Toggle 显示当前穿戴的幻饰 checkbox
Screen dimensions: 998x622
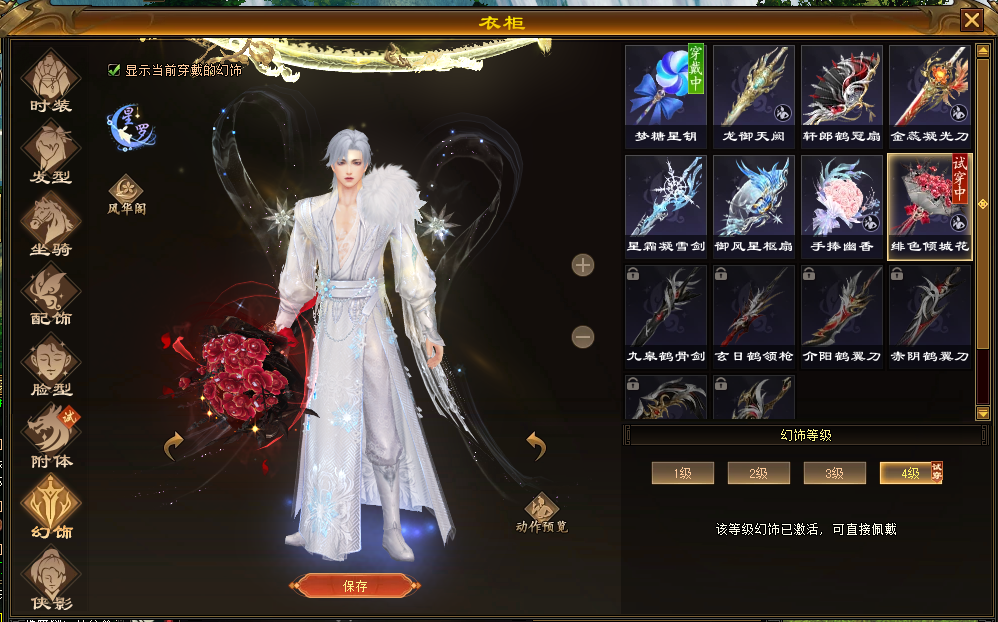(x=114, y=70)
